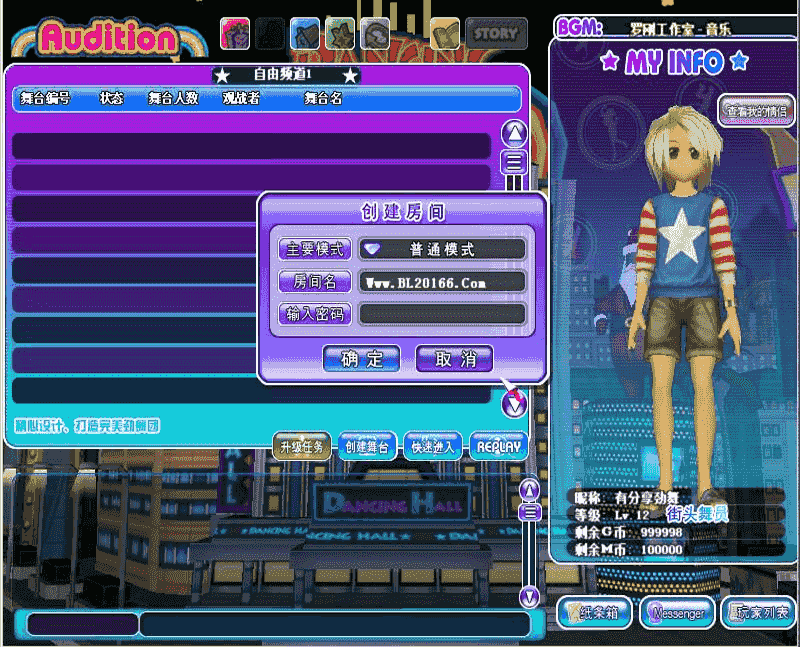Open the STORY mode button

click(497, 34)
